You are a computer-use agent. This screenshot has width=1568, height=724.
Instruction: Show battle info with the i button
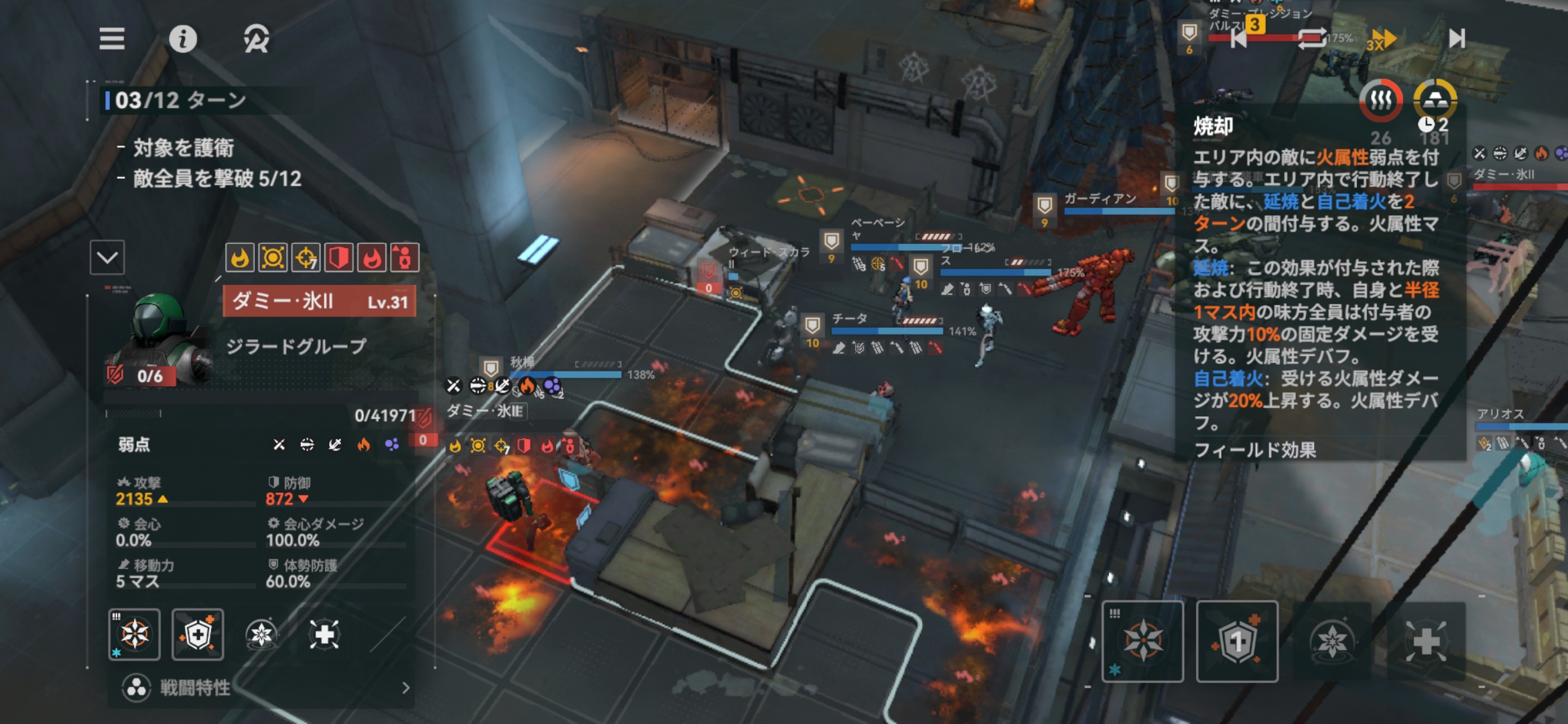click(182, 39)
